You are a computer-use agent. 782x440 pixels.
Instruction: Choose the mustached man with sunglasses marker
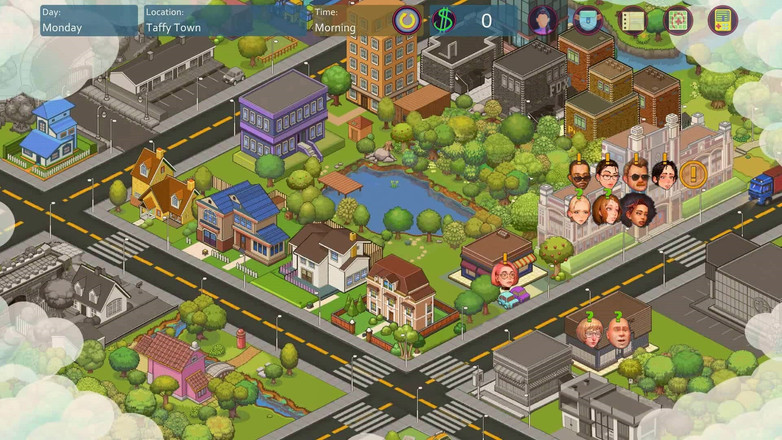[637, 176]
